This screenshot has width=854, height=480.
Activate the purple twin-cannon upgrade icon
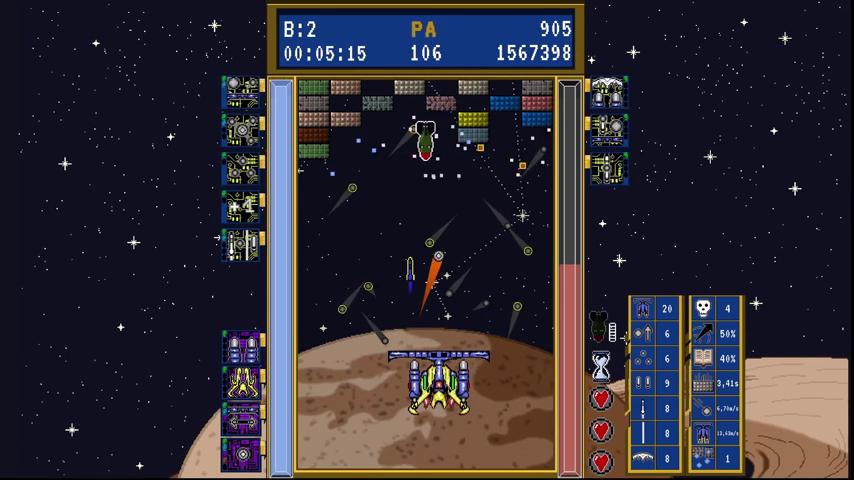point(241,349)
